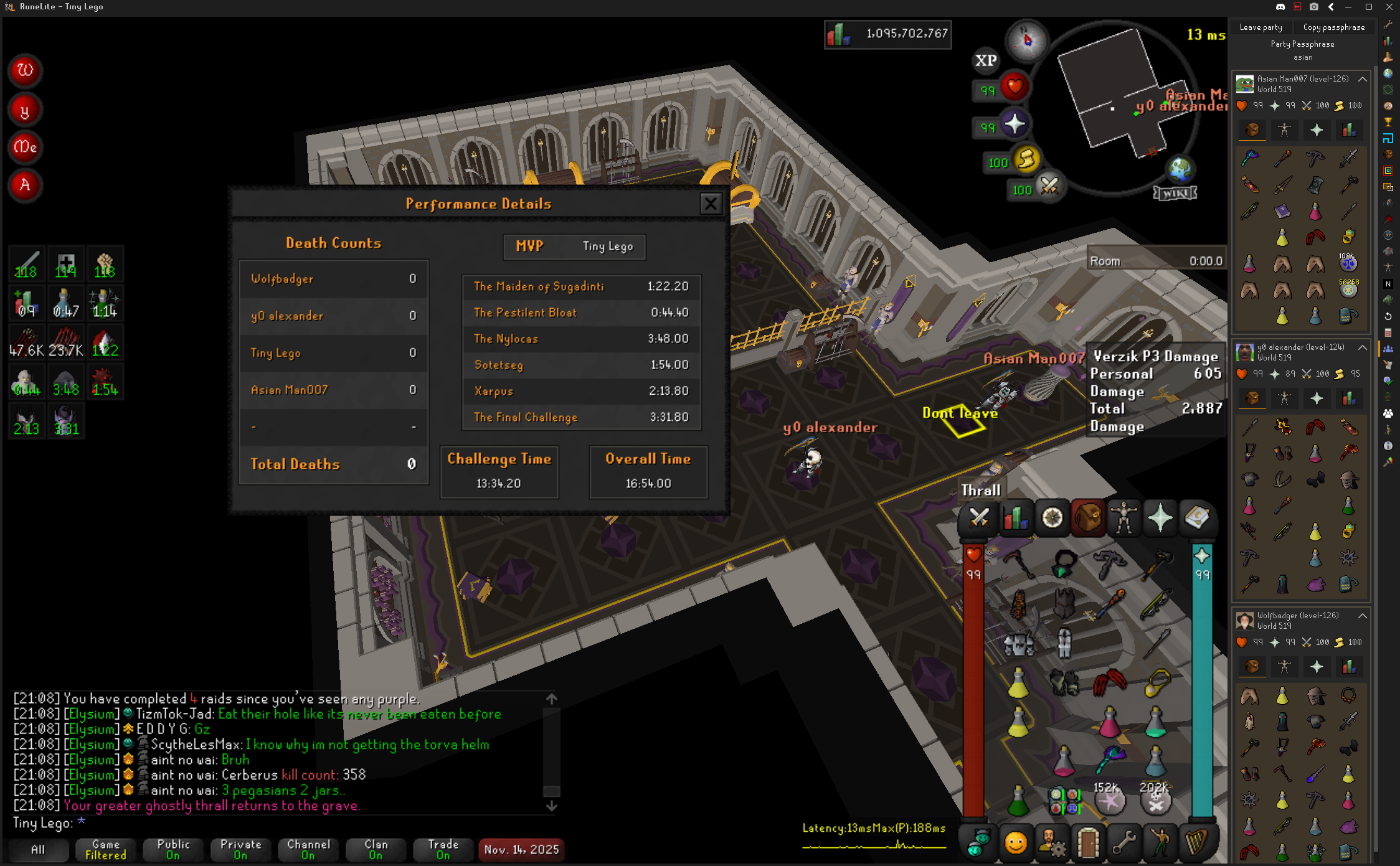1400x866 pixels.
Task: Collapse Asian Man007's party panel
Action: tap(1363, 79)
